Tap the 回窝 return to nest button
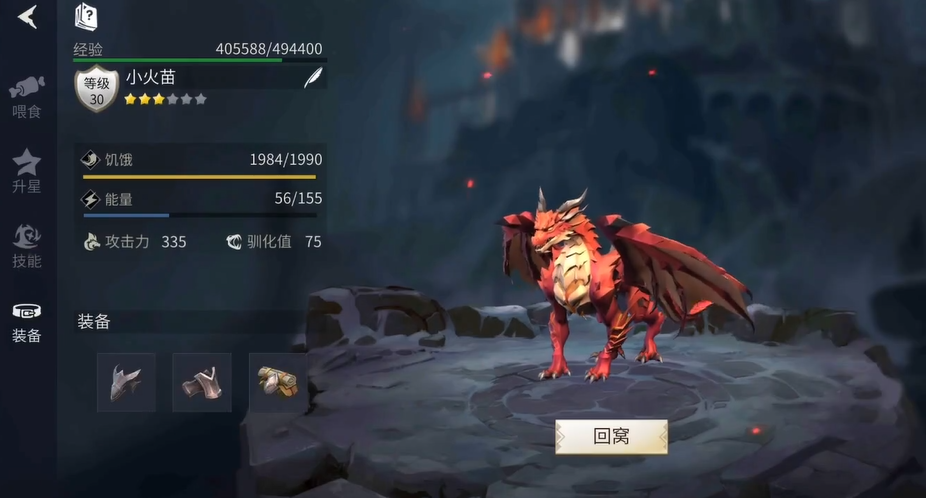Image resolution: width=926 pixels, height=498 pixels. point(611,437)
